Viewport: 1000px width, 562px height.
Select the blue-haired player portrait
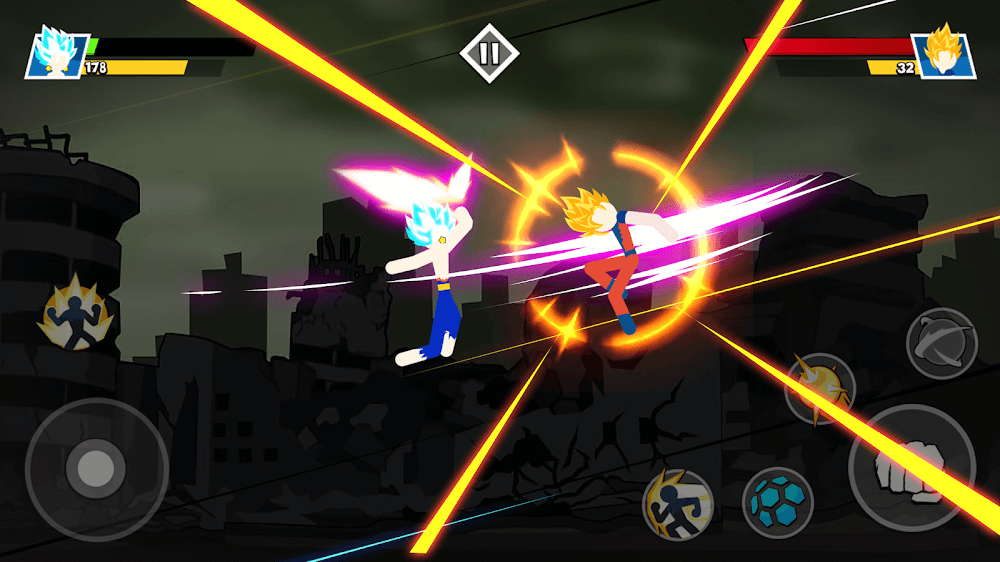(x=56, y=53)
